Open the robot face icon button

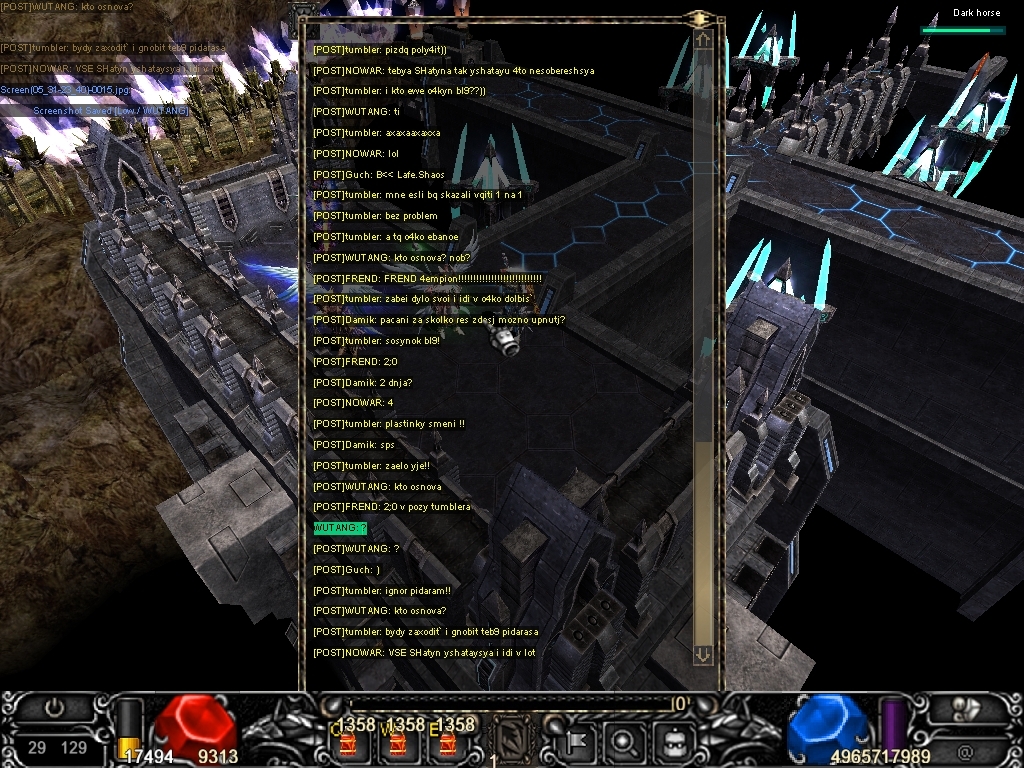click(x=672, y=742)
